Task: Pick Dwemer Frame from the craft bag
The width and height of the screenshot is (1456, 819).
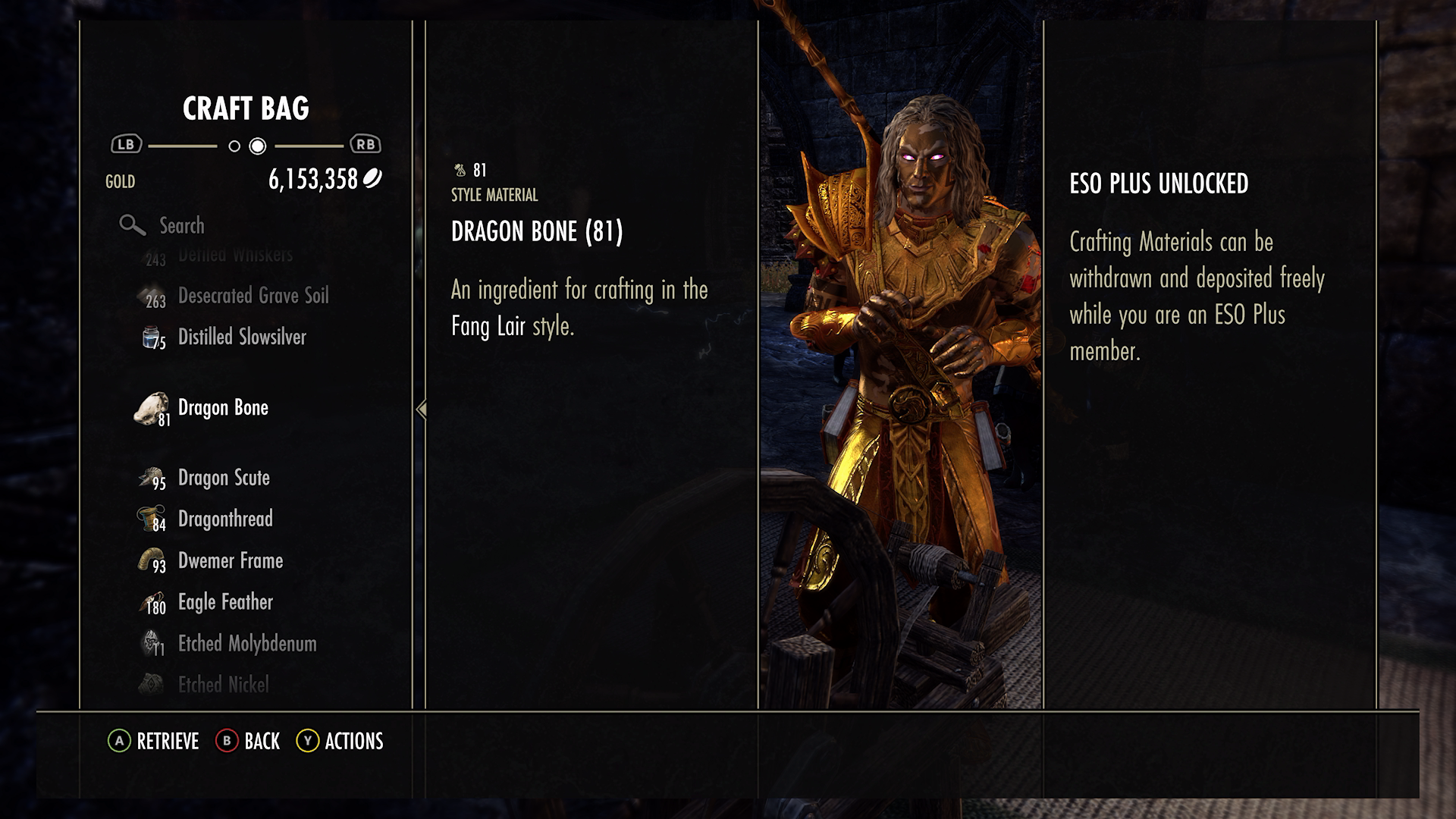Action: click(x=230, y=561)
